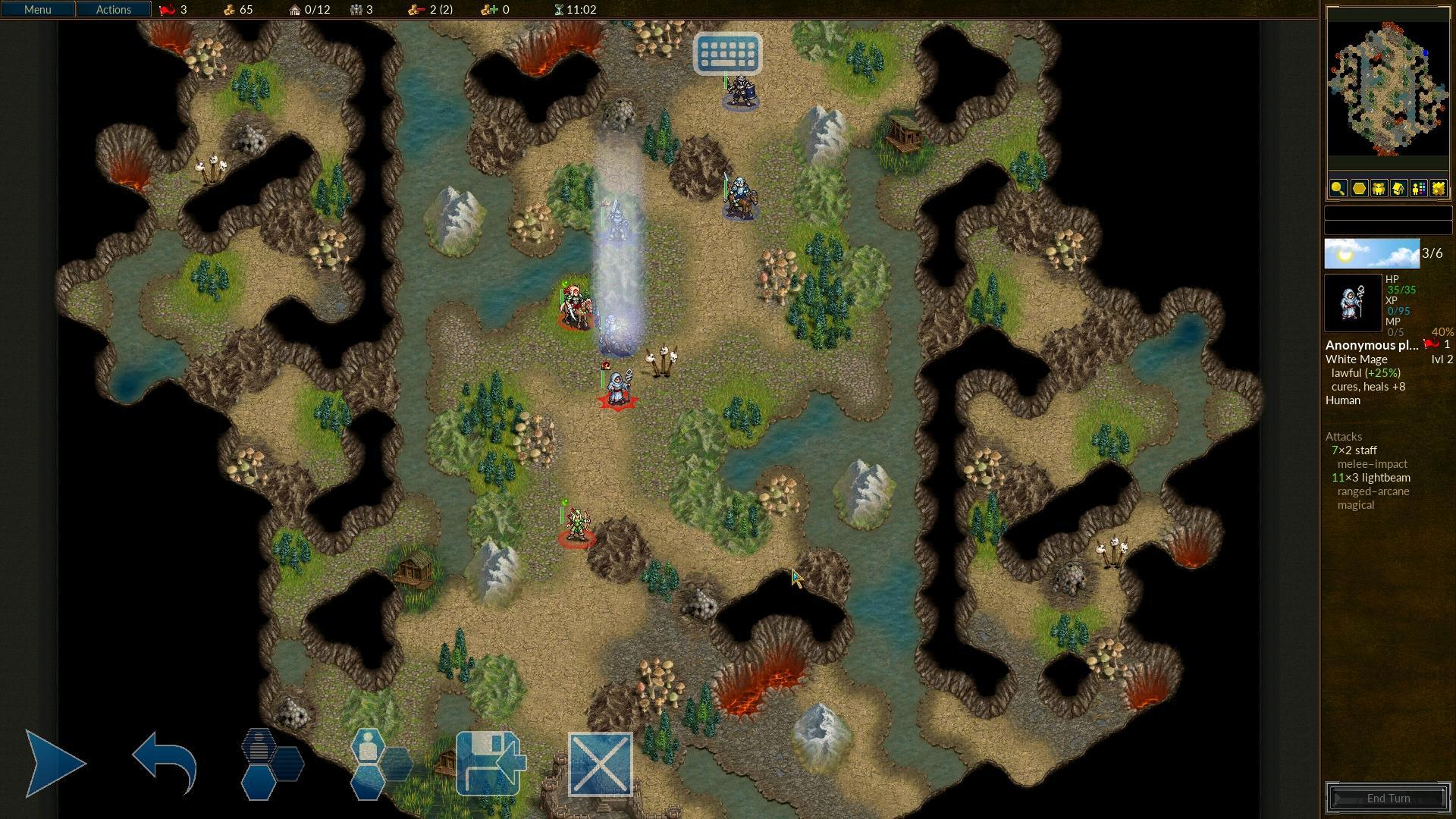
Task: Click the minimap overview
Action: click(x=1387, y=89)
